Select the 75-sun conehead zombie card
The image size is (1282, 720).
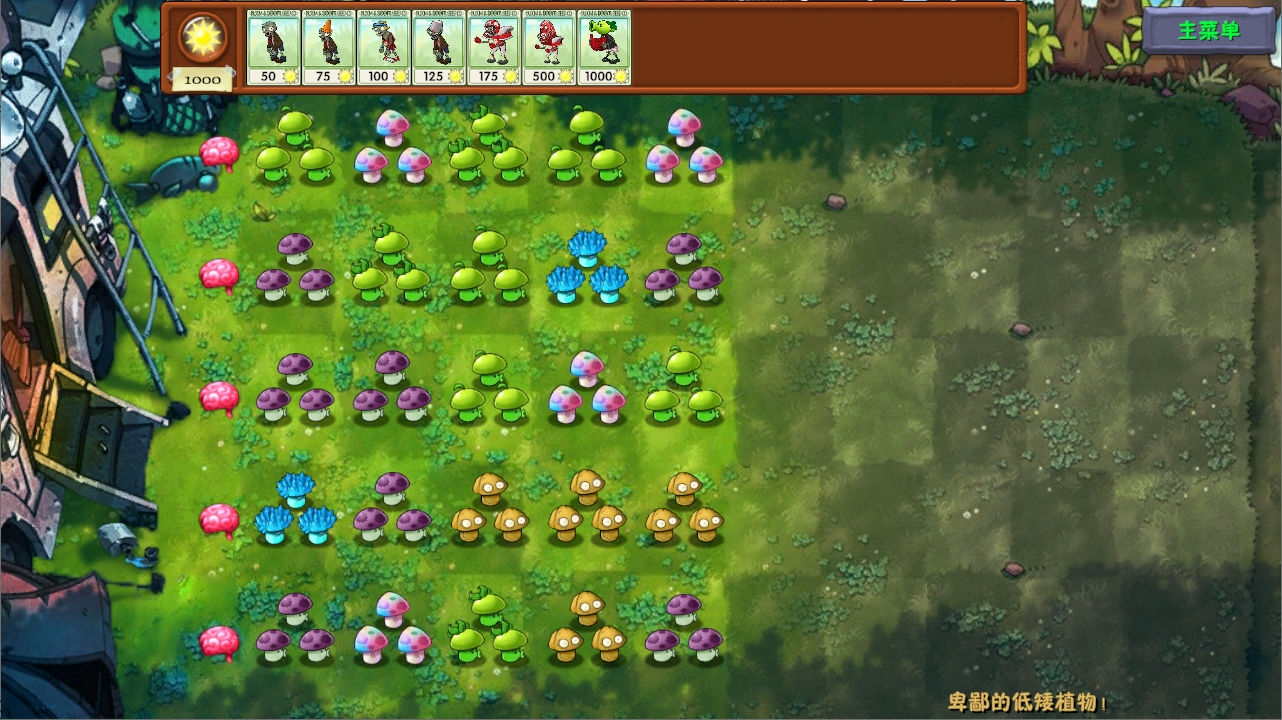click(x=328, y=45)
